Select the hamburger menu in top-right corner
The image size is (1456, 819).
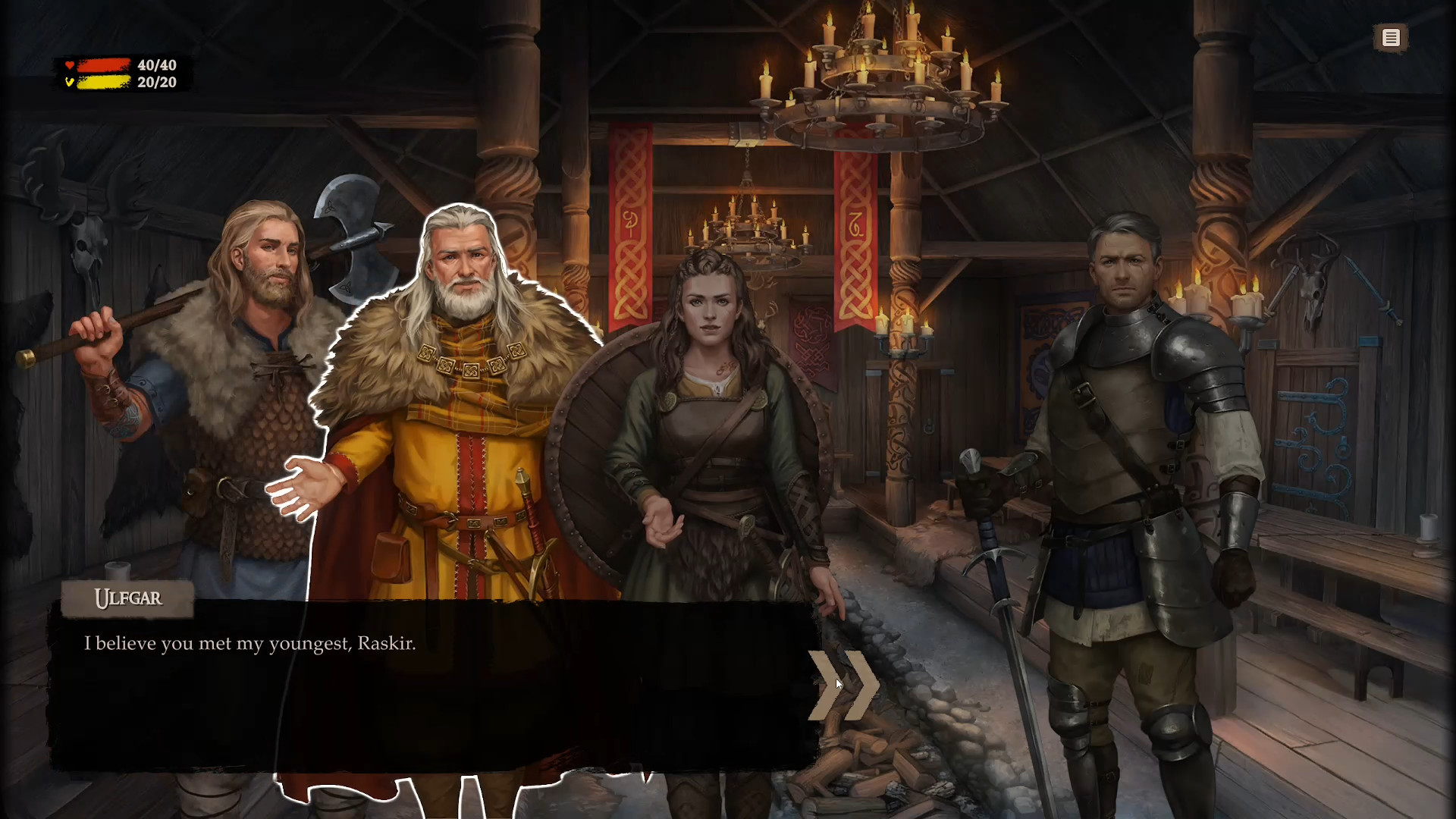click(1392, 38)
